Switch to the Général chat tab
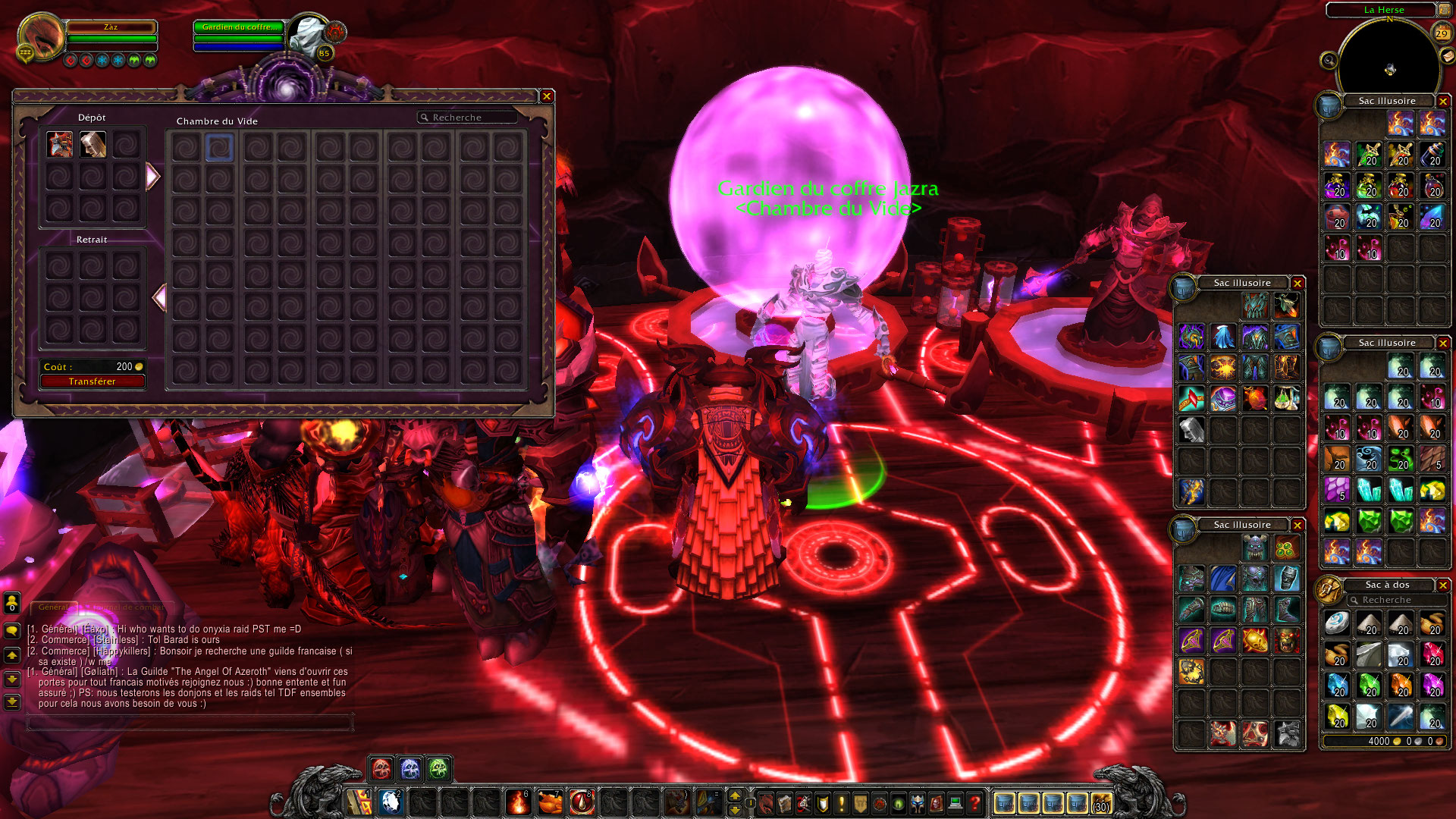Viewport: 1456px width, 819px height. click(x=53, y=607)
